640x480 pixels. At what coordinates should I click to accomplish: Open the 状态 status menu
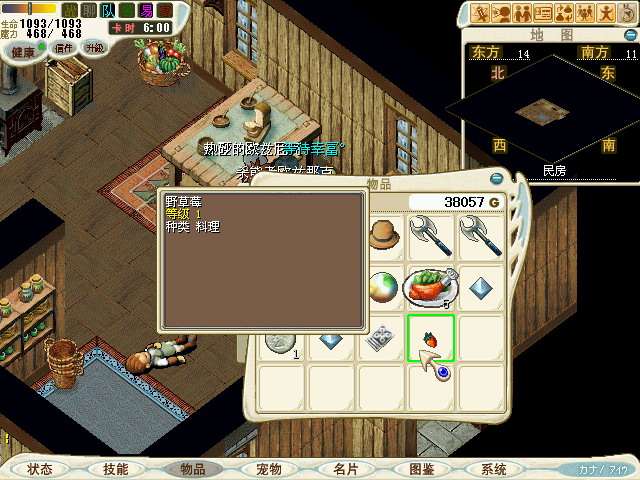point(40,469)
